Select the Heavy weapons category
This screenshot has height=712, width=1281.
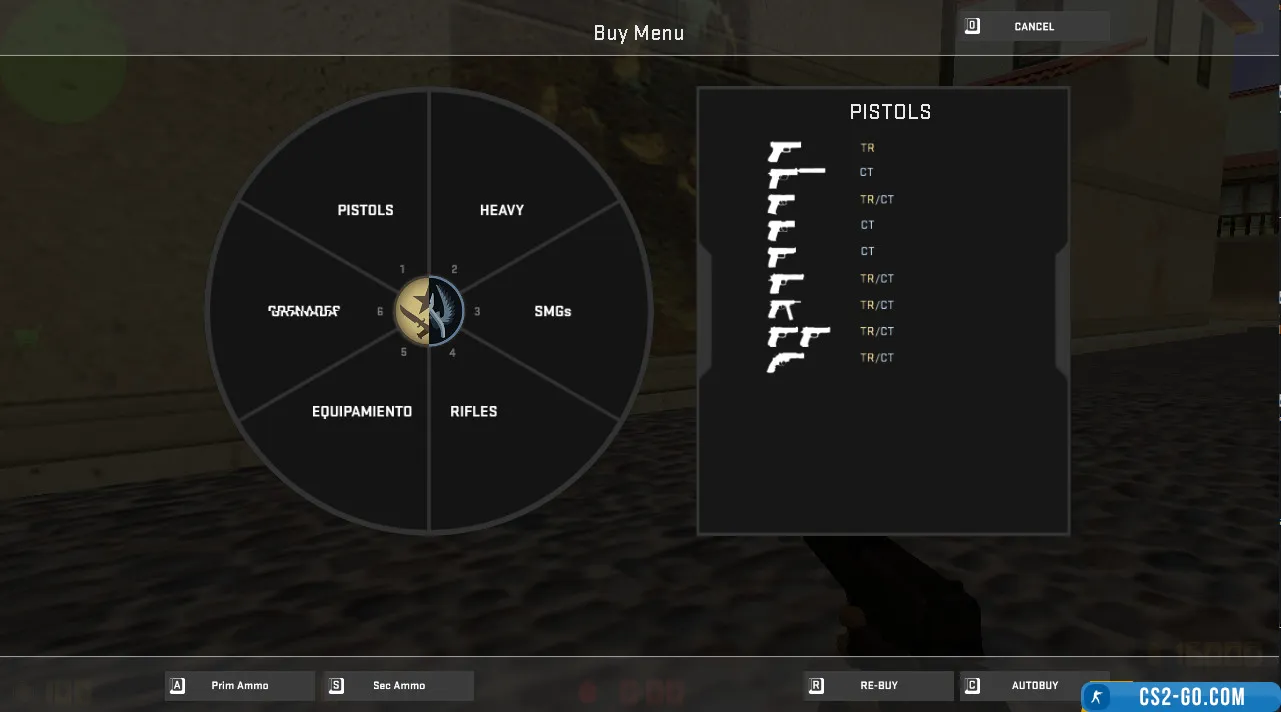(502, 210)
